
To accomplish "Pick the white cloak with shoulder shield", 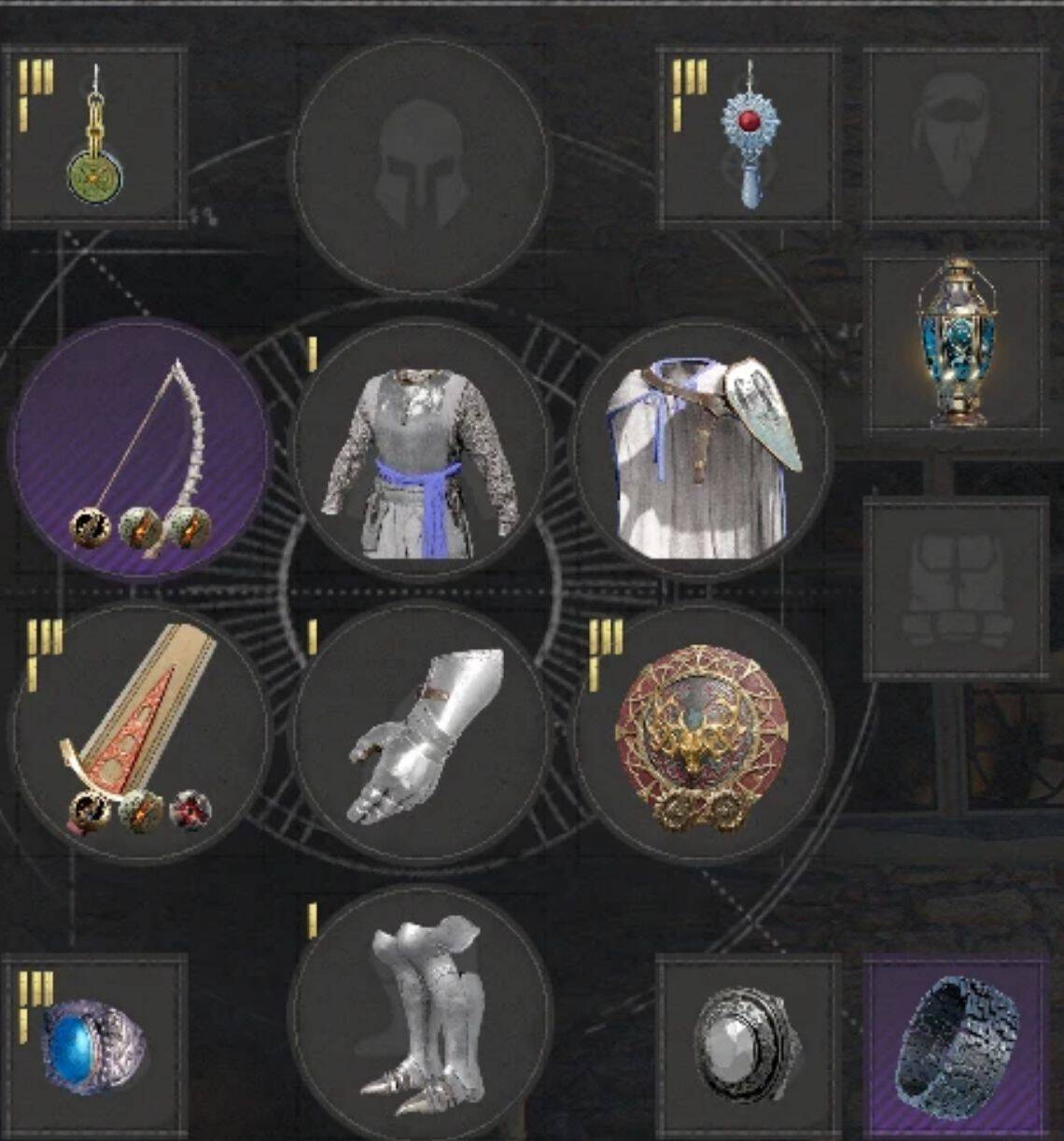I will (702, 450).
